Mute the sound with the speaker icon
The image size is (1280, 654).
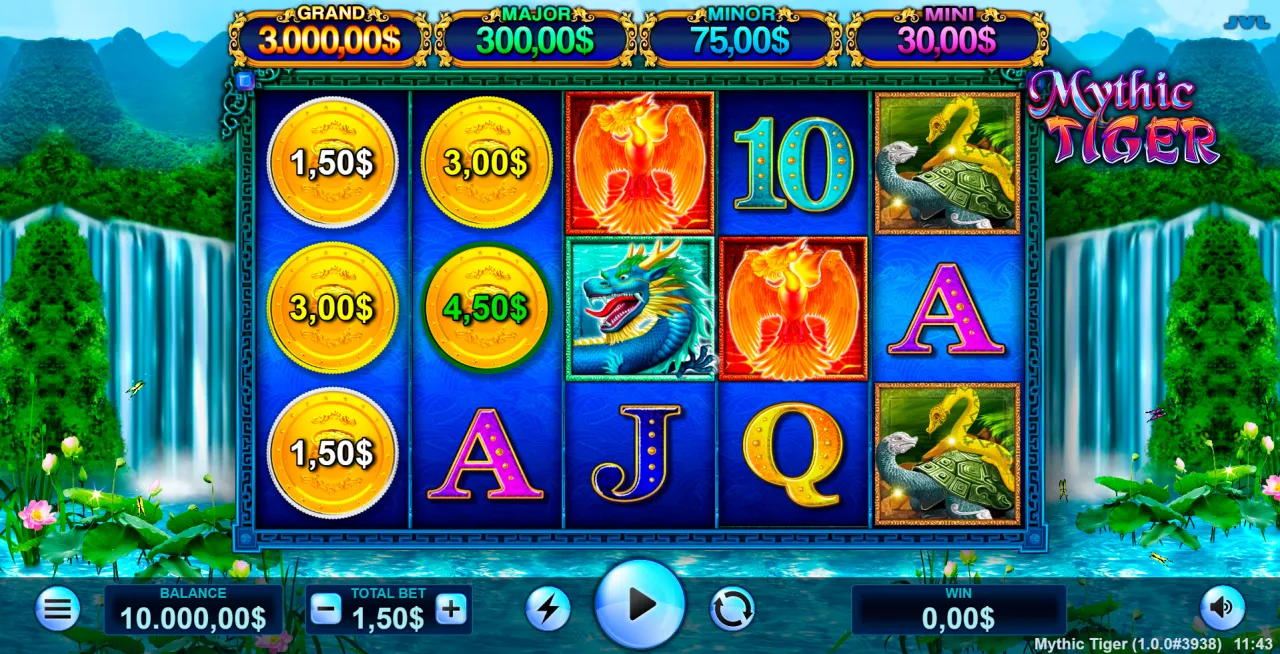tap(1222, 607)
